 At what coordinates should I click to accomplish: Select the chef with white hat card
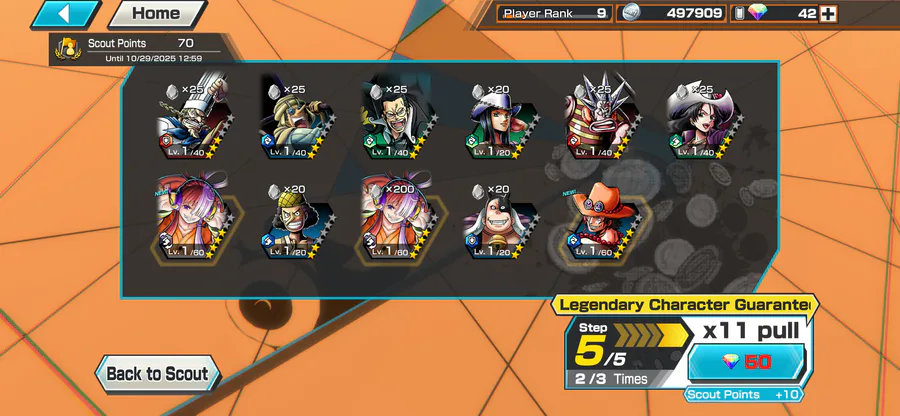pyautogui.click(x=188, y=118)
